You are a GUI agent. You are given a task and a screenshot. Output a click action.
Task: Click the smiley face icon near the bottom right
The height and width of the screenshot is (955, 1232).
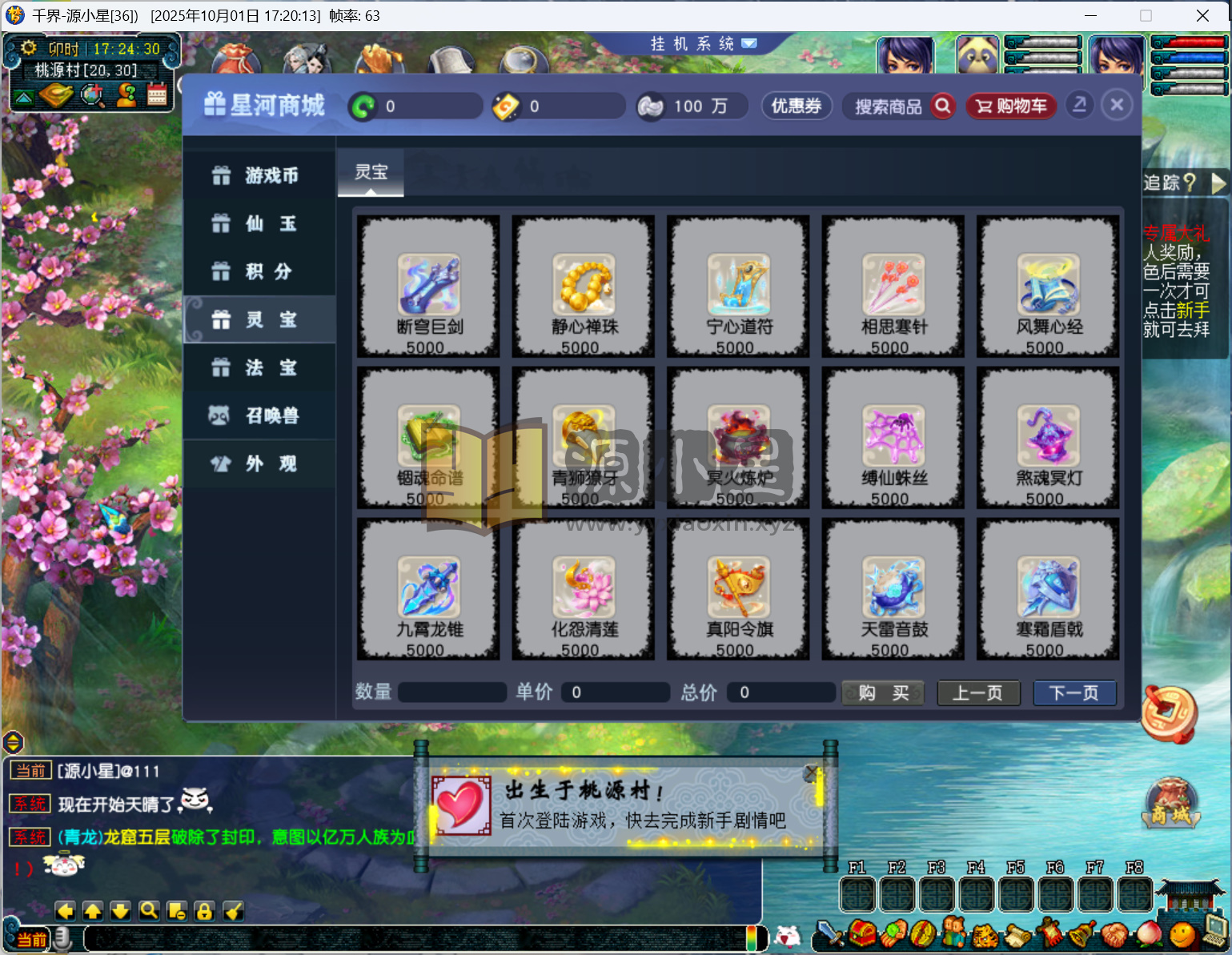click(x=1181, y=933)
